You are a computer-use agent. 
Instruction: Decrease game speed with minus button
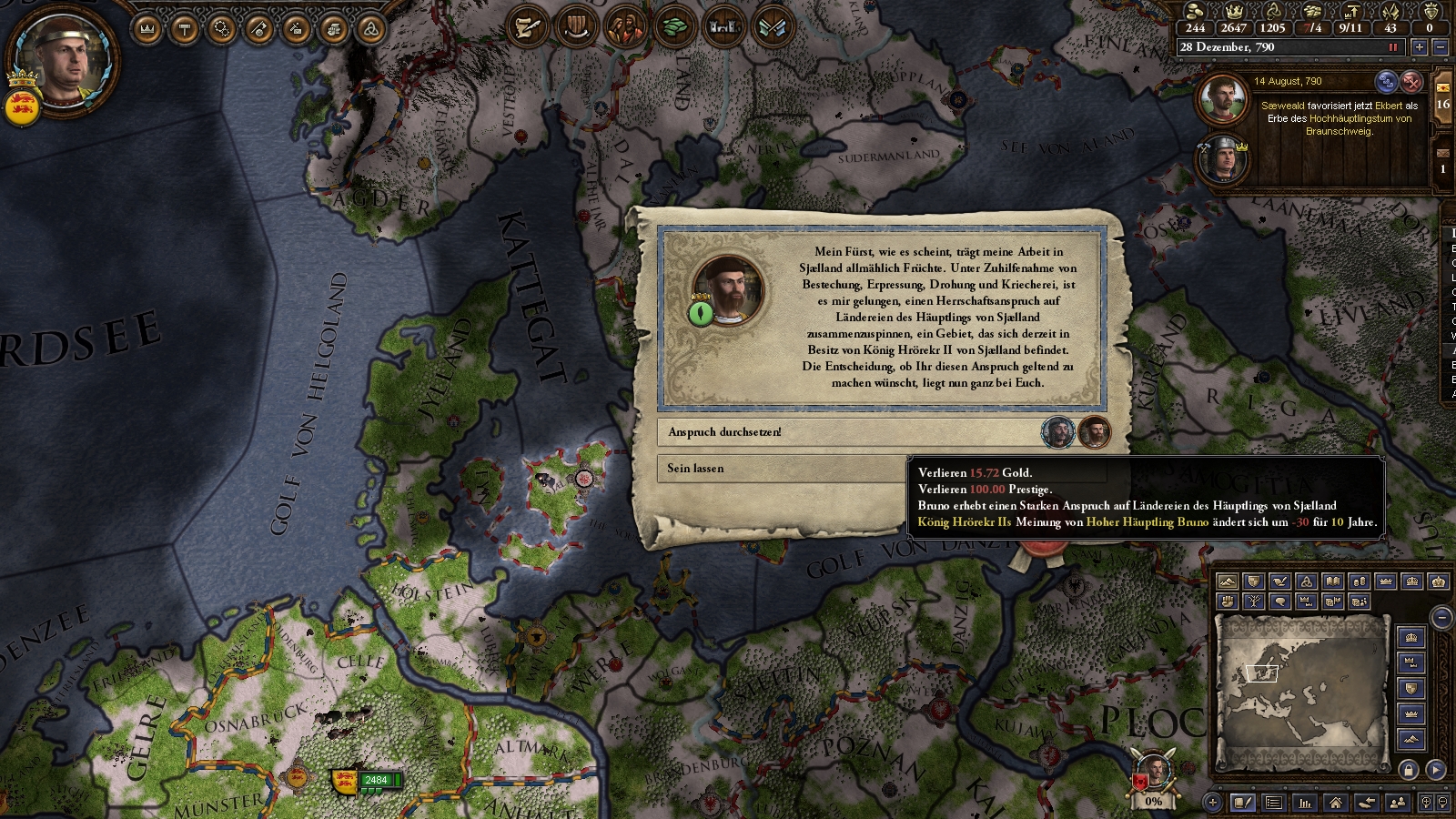1440,47
